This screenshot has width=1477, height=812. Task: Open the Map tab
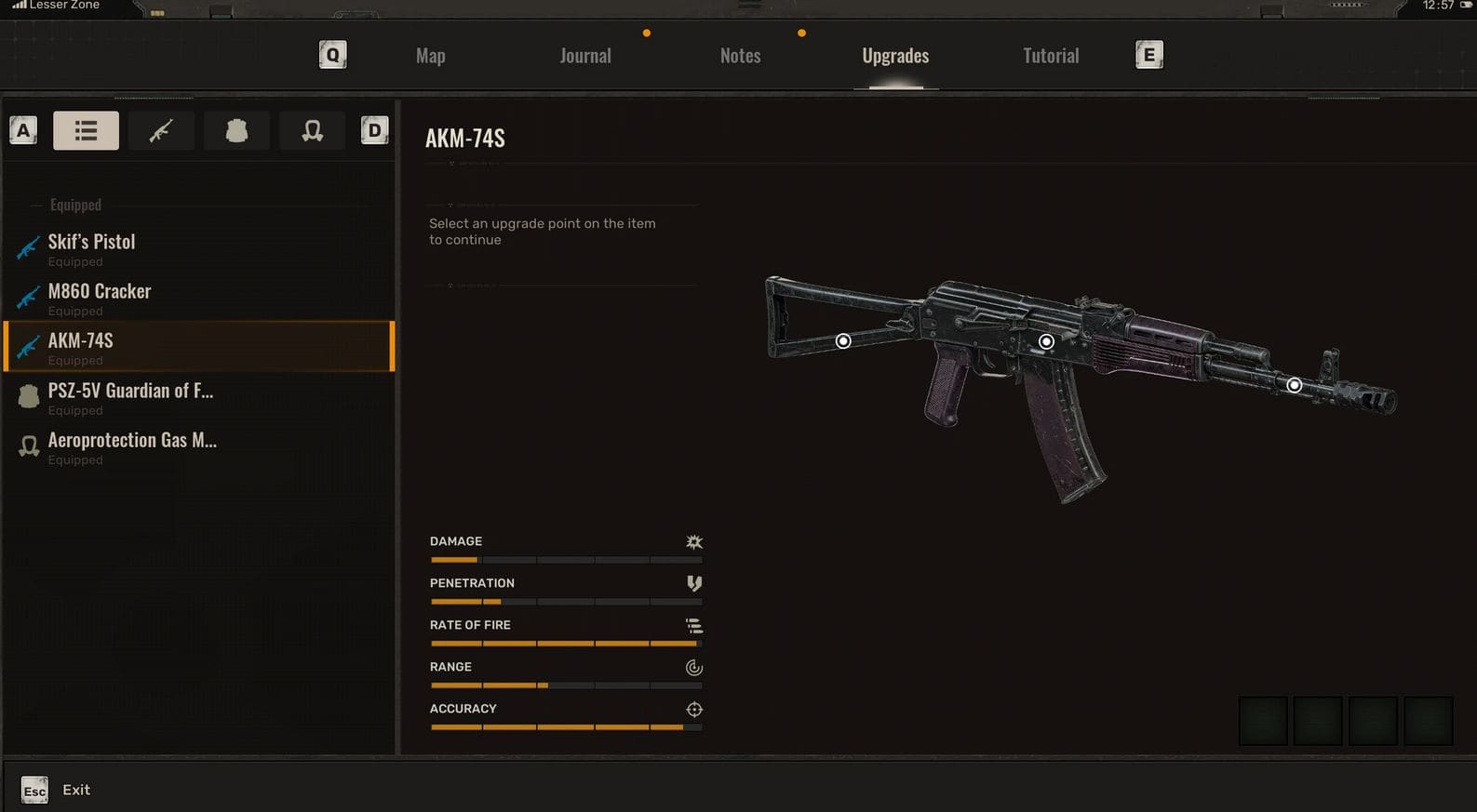click(430, 56)
